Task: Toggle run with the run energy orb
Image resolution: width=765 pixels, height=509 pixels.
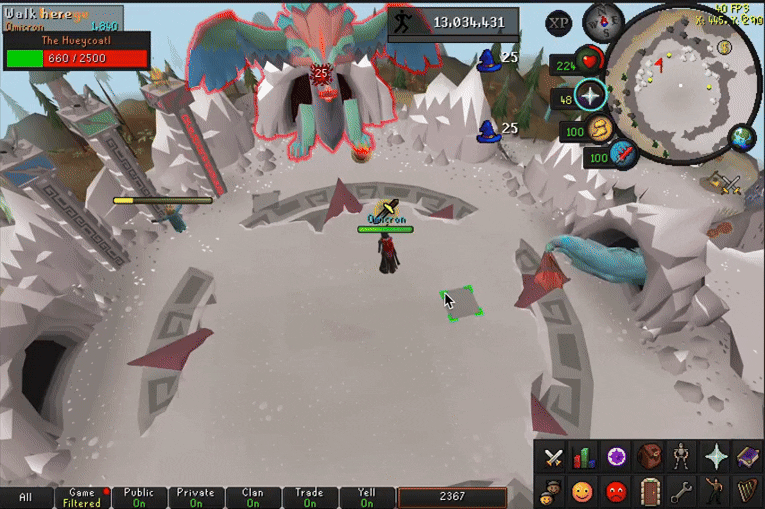Action: click(x=601, y=129)
